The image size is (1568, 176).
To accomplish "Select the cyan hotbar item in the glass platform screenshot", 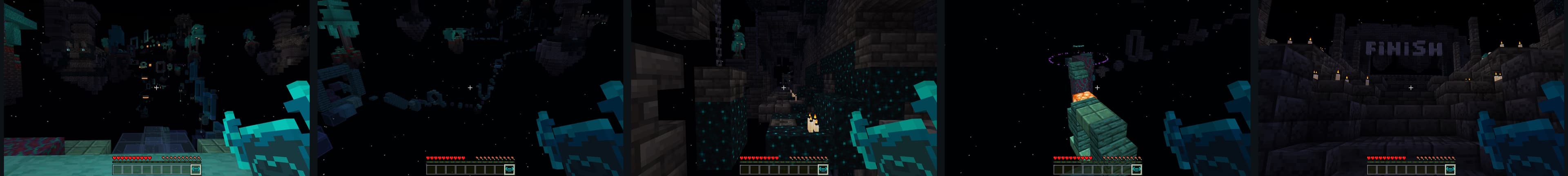I will pyautogui.click(x=196, y=169).
